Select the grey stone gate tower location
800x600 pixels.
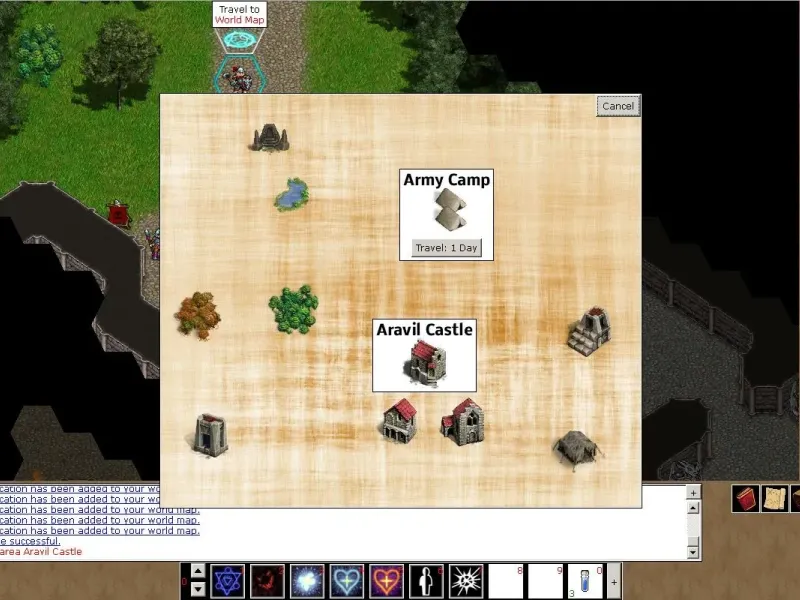pos(211,434)
